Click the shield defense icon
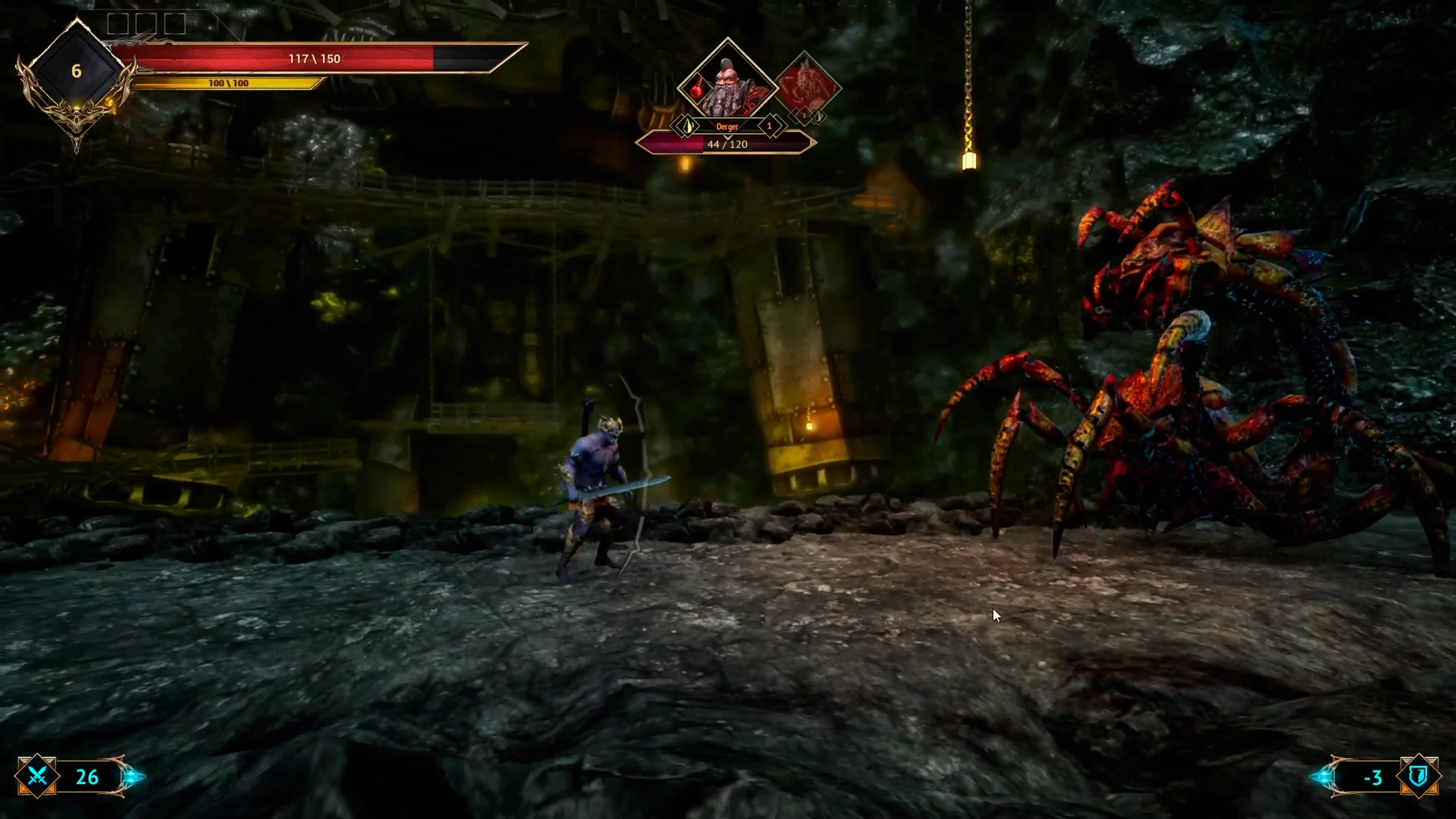 [x=1418, y=777]
